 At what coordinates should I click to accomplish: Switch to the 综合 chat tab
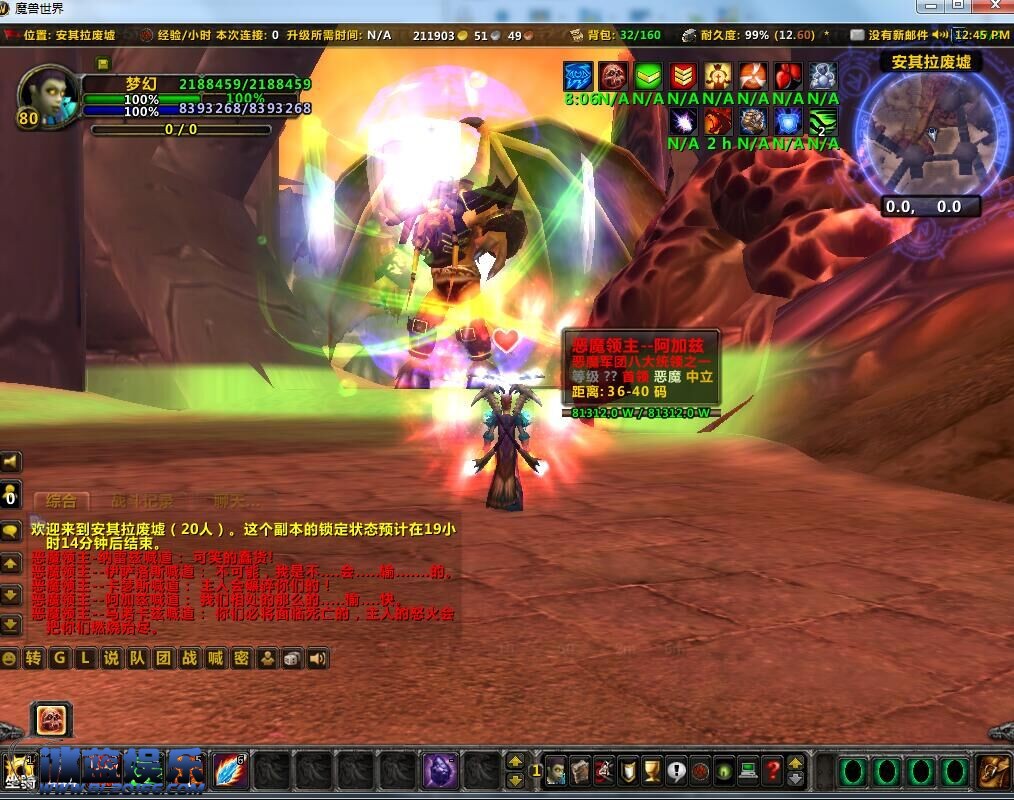(x=61, y=501)
